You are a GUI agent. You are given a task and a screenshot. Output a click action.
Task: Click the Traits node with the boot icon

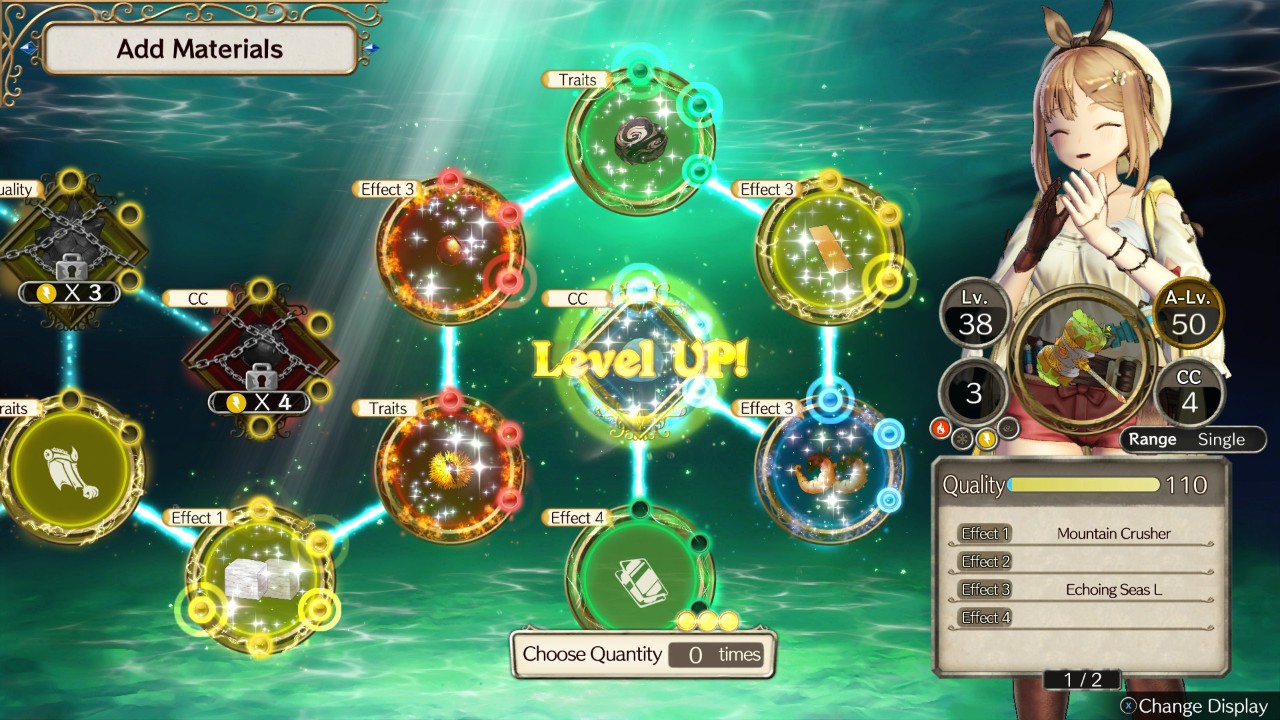coord(72,468)
